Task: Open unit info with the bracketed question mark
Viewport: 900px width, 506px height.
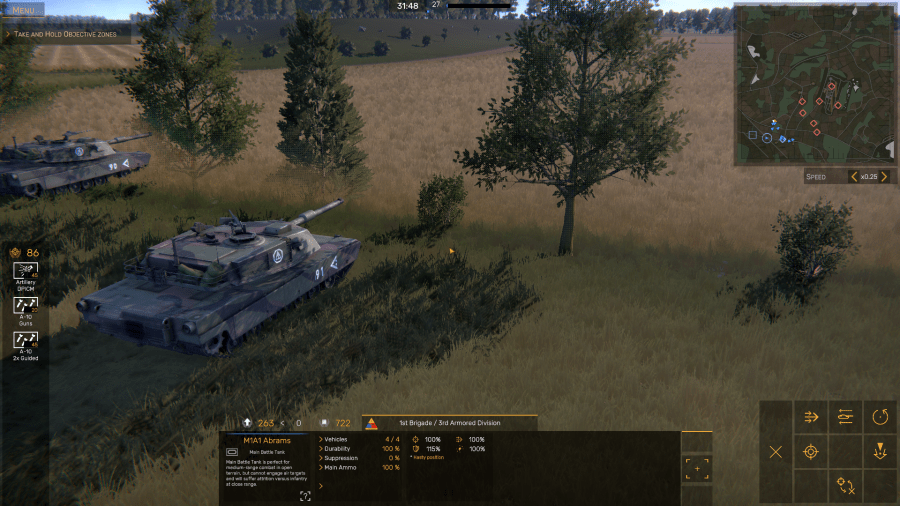Action: tap(305, 495)
